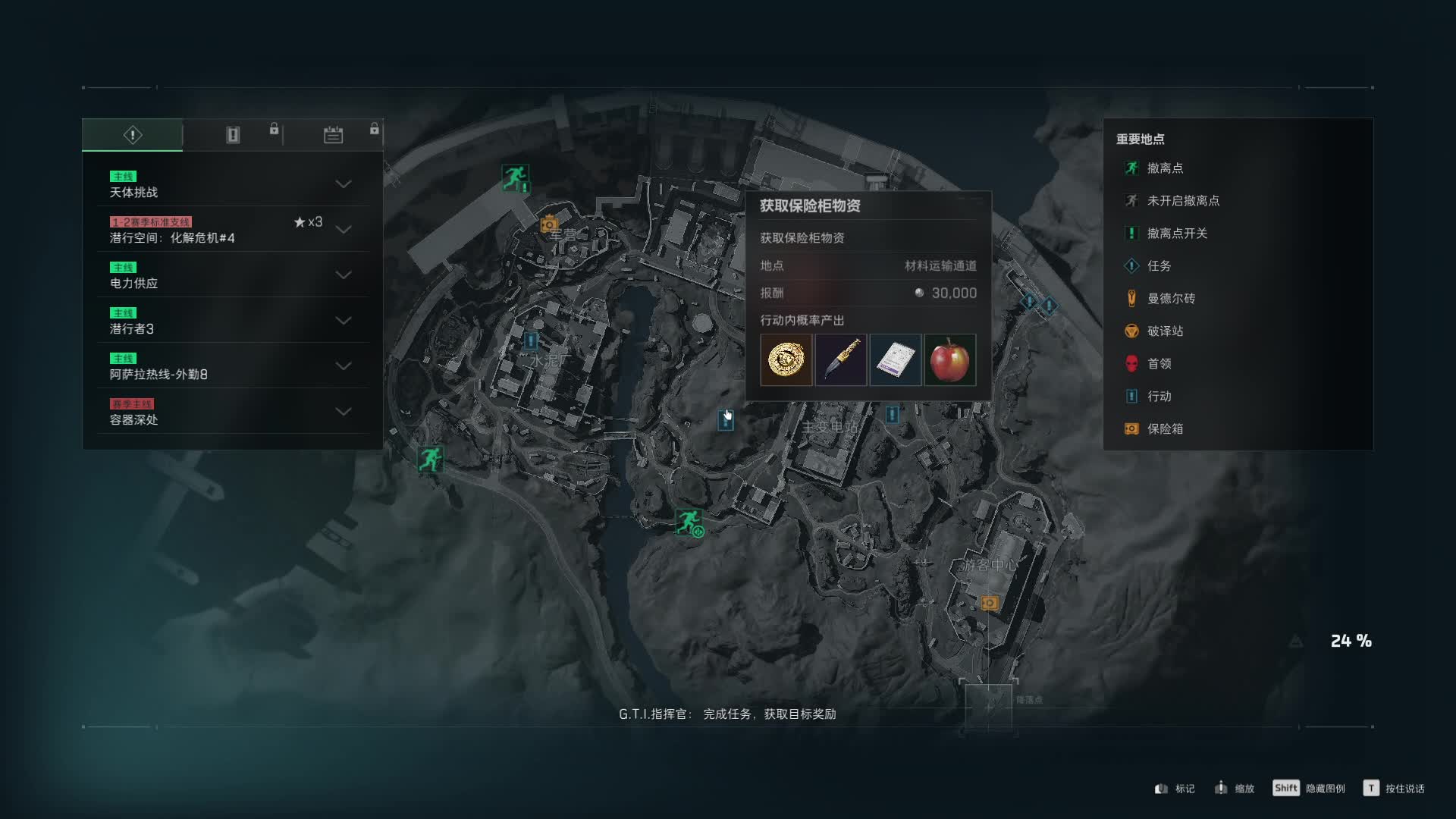Screen dimensions: 1456x819
Task: Expand the 潜行者3 quest entry
Action: pos(343,321)
